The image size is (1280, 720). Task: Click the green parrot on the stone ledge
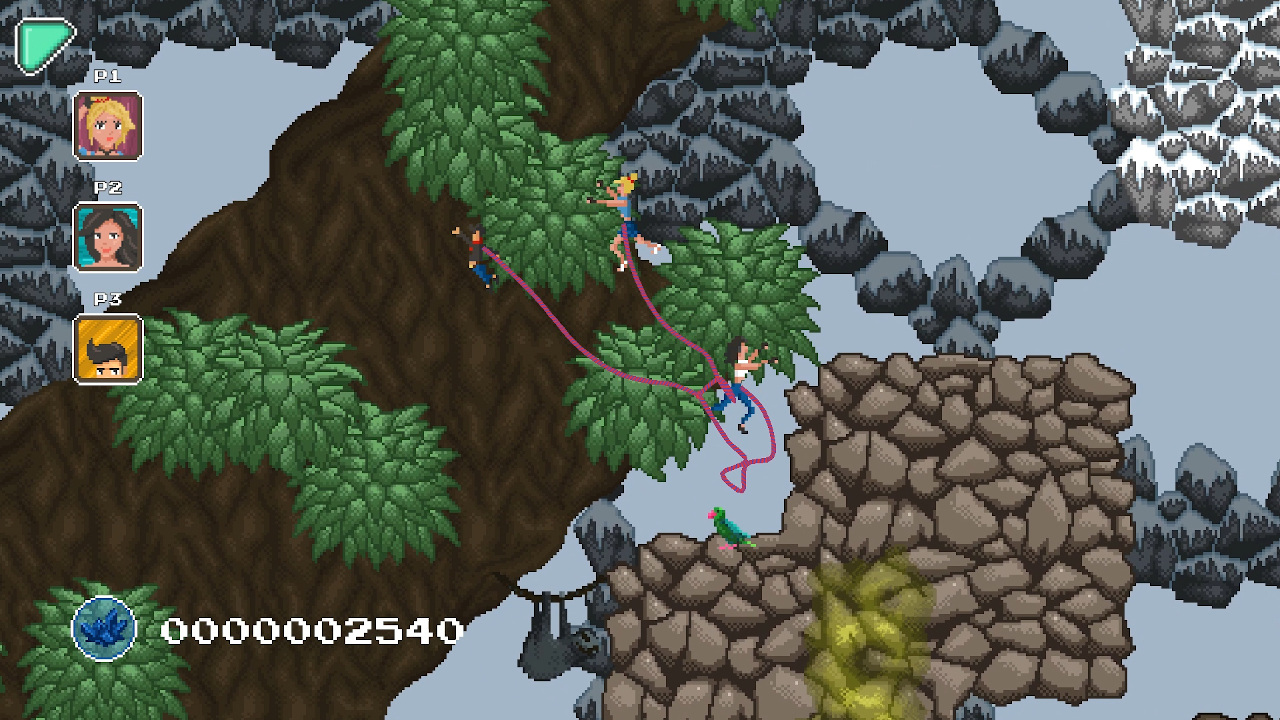tap(729, 529)
